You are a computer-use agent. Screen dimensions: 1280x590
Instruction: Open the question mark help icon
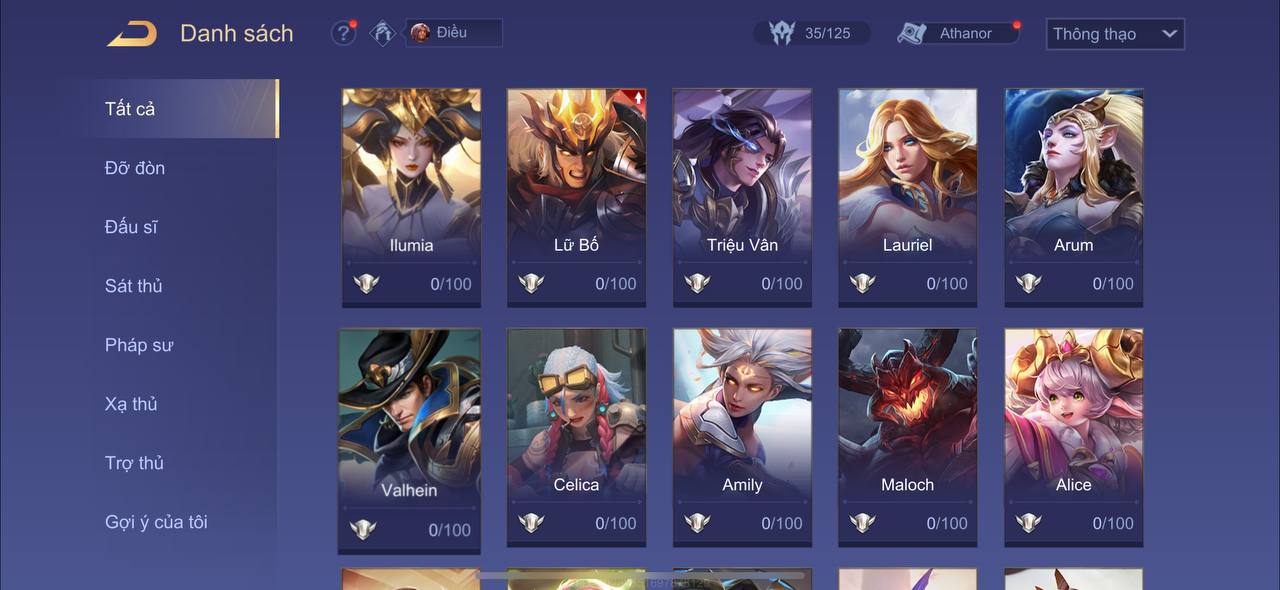click(343, 33)
